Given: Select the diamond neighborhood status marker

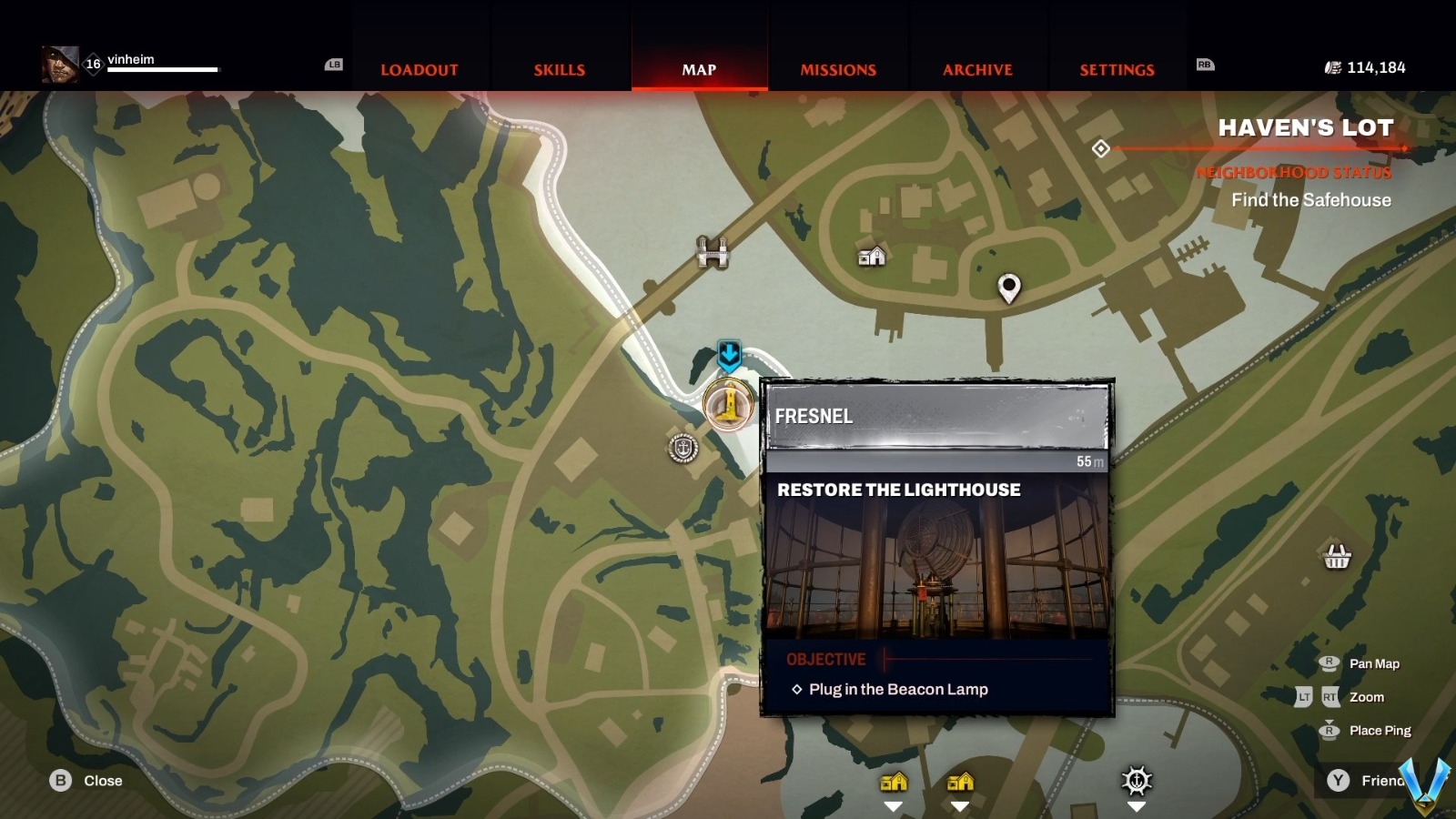Looking at the screenshot, I should (x=1100, y=148).
